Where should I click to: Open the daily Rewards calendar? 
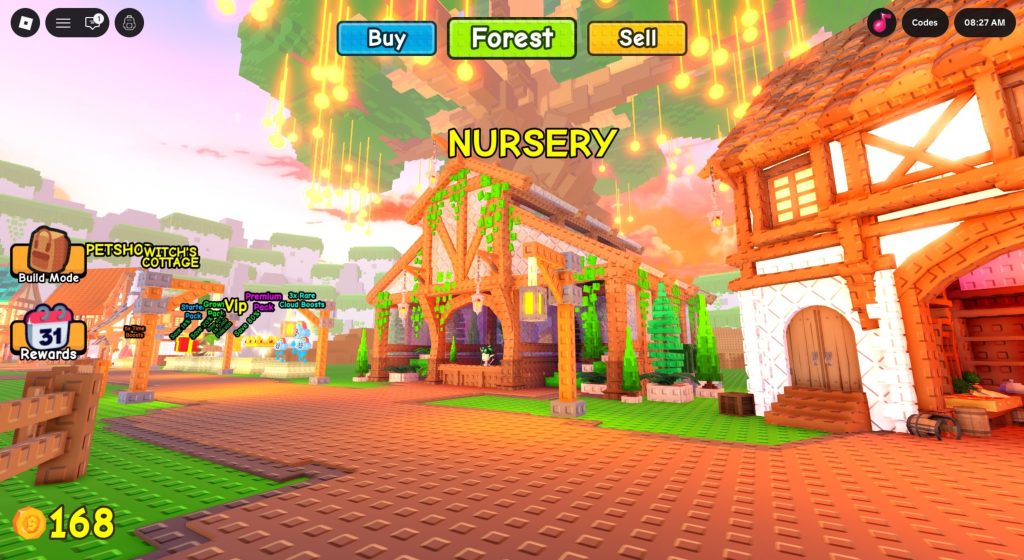46,332
